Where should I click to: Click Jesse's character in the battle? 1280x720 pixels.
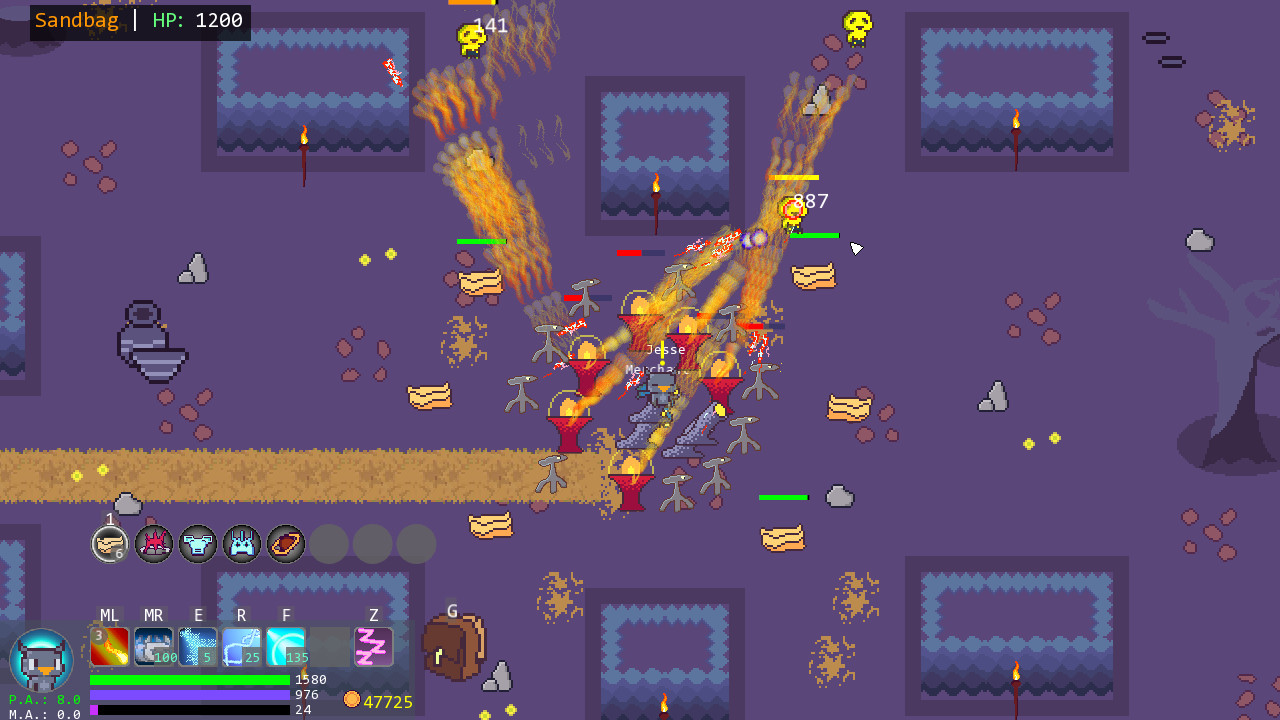662,390
